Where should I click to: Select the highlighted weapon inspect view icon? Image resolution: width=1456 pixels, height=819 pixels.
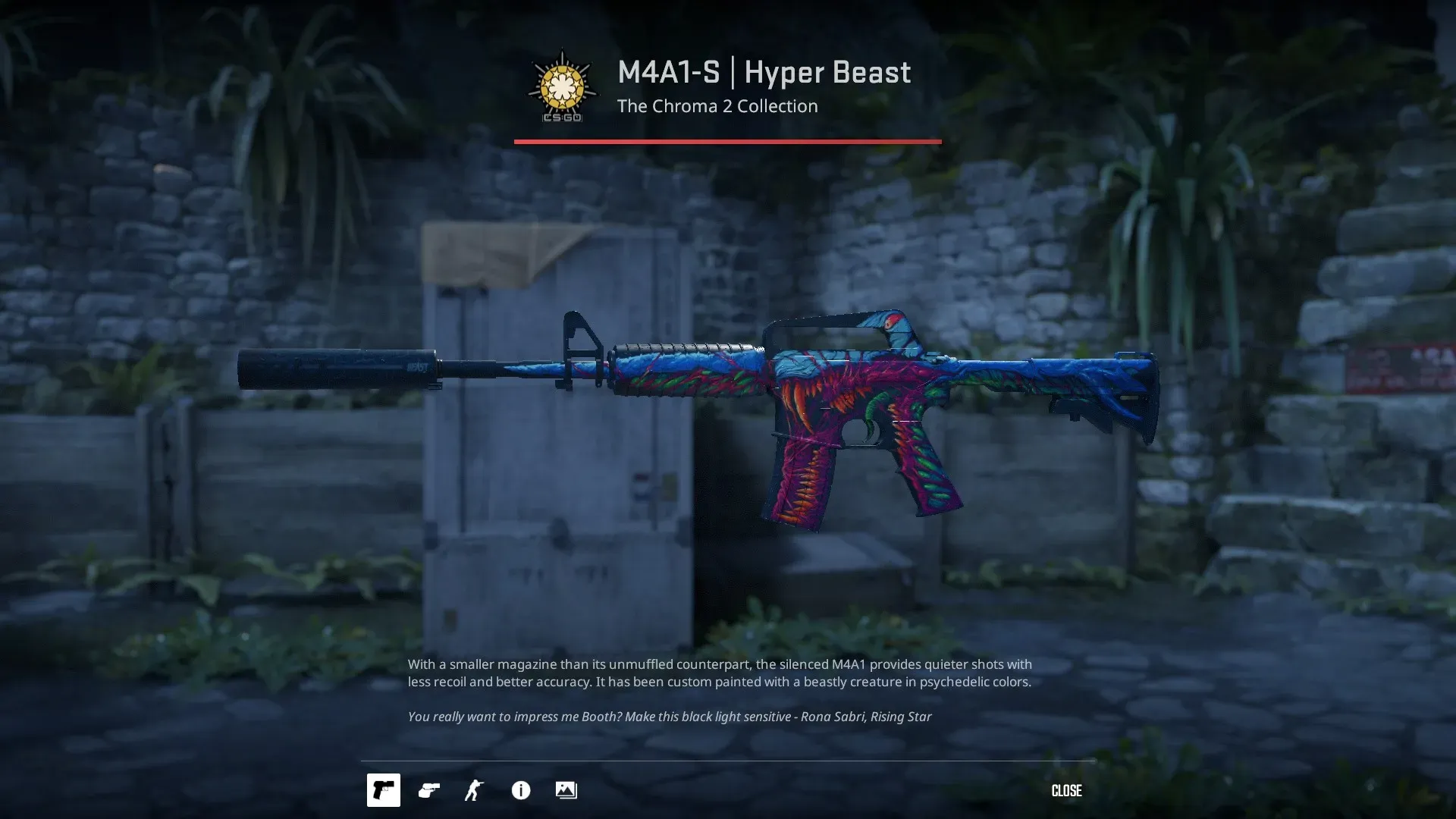(x=384, y=790)
